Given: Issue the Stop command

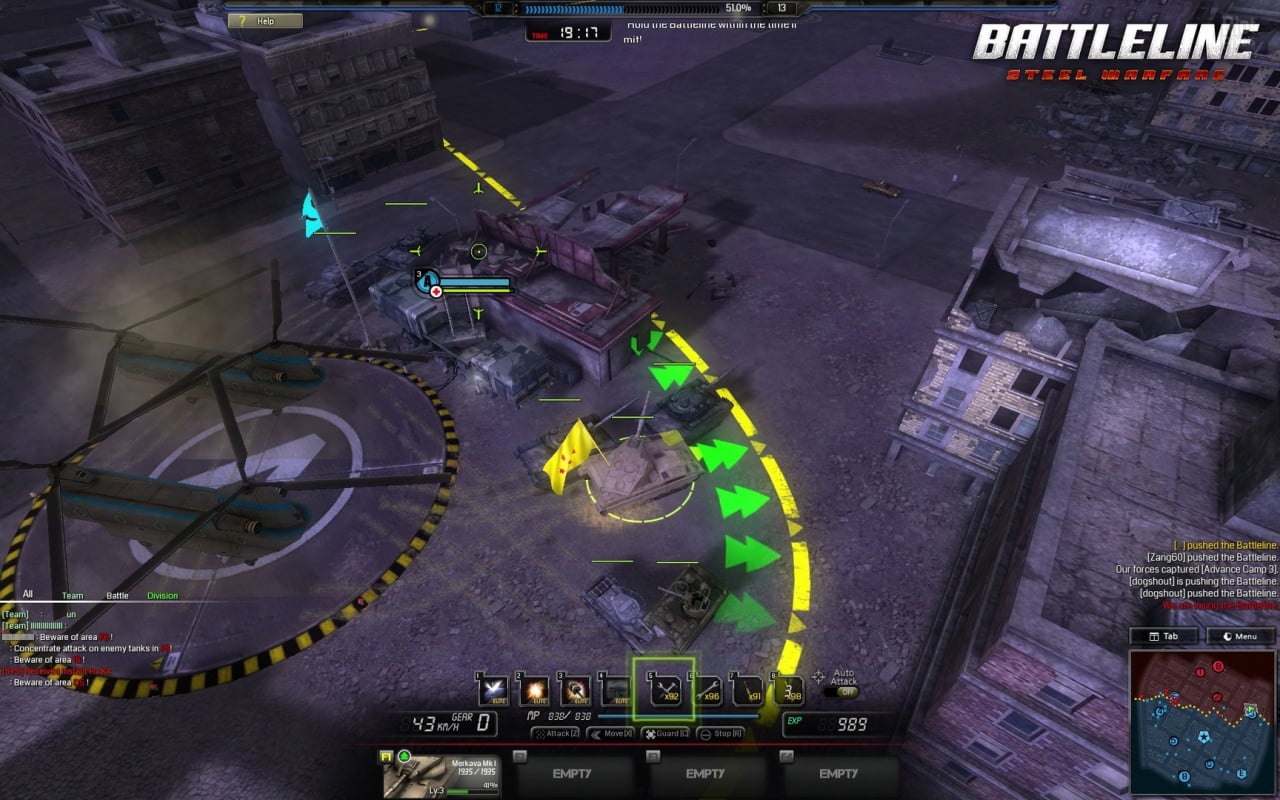Looking at the screenshot, I should [x=720, y=734].
